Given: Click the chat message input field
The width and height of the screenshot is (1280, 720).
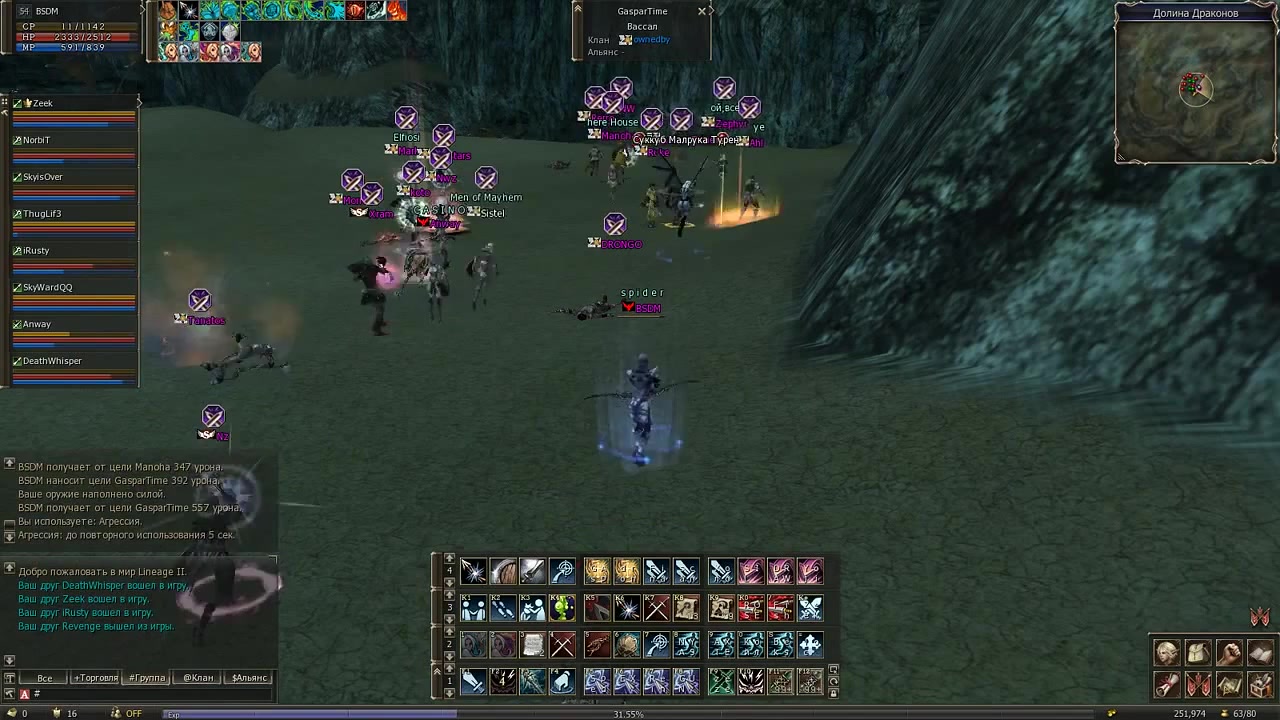Looking at the screenshot, I should [150, 694].
